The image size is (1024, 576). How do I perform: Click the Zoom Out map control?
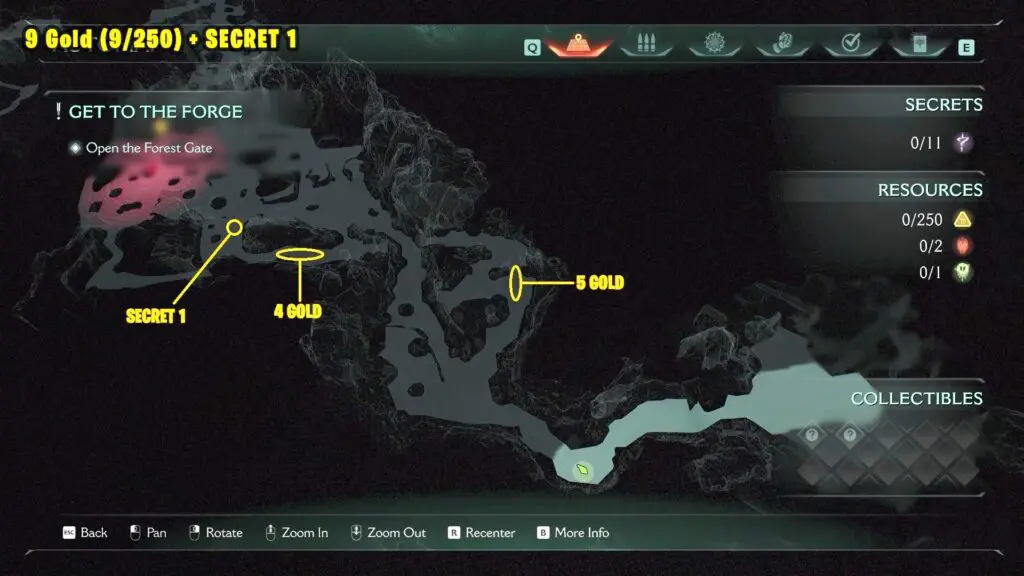point(396,533)
